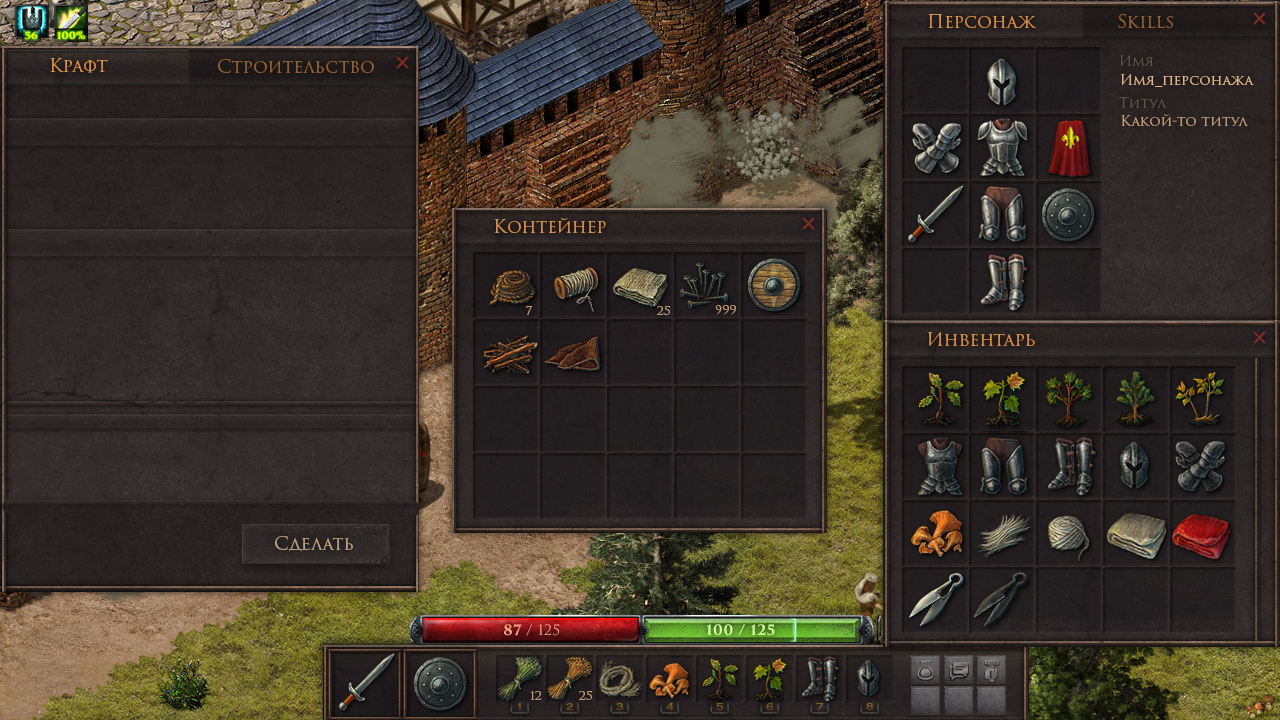Pick the wooden round shield in container
Image resolution: width=1280 pixels, height=720 pixels.
coord(774,286)
